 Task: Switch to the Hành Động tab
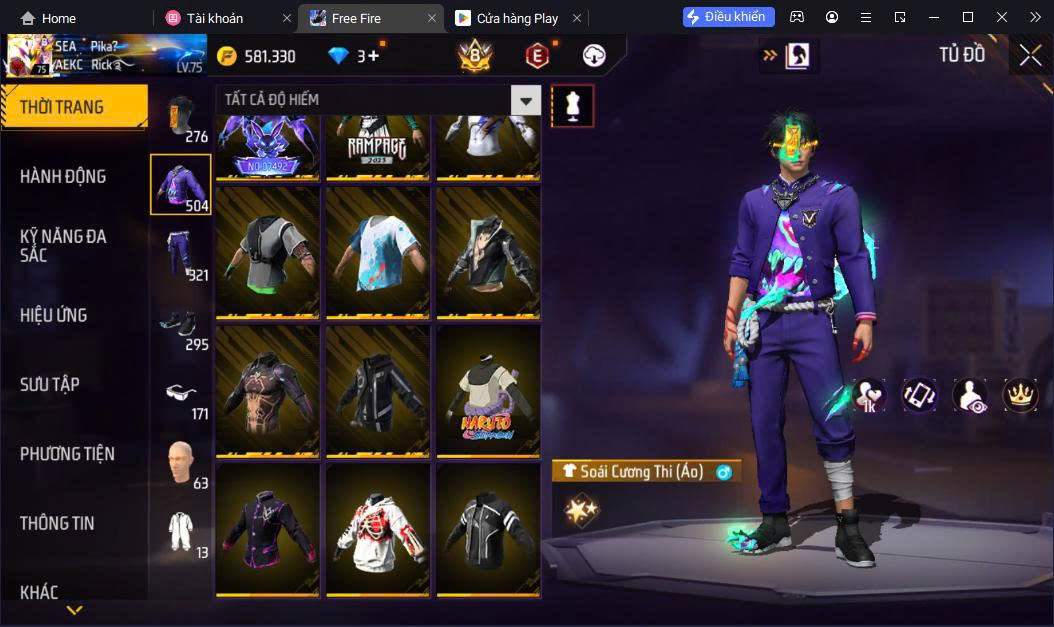coord(63,177)
